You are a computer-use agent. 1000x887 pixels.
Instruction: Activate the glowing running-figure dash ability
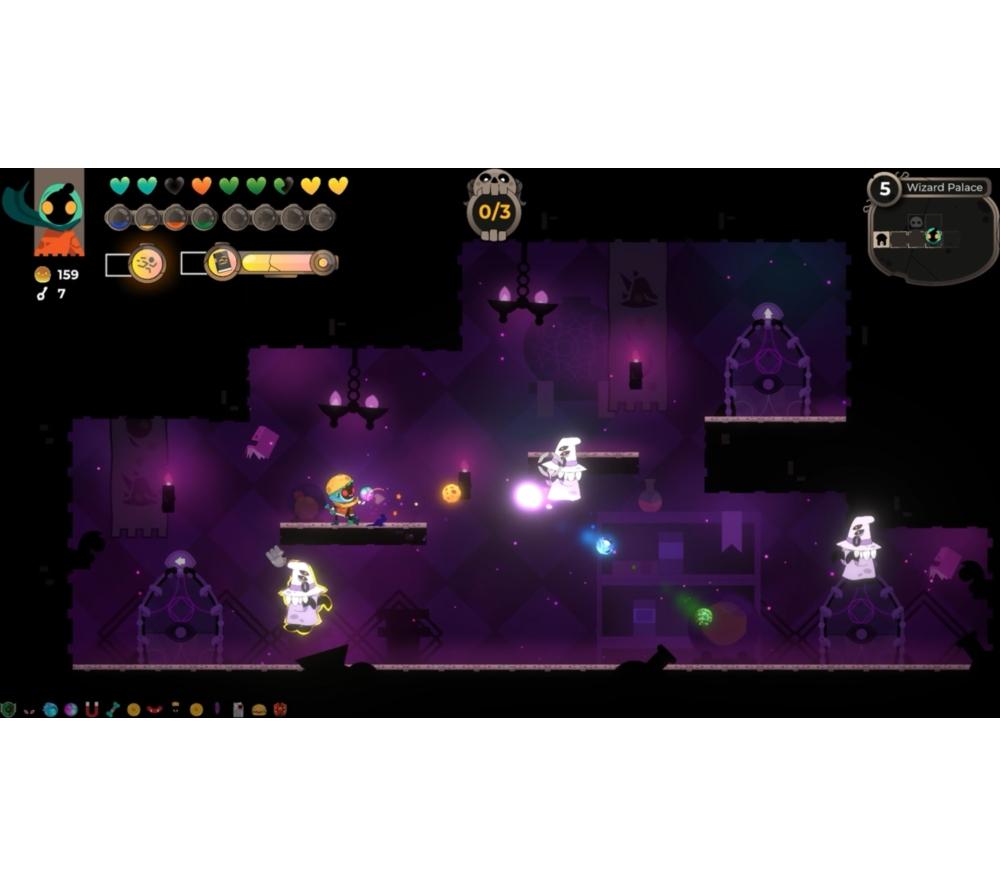point(147,264)
